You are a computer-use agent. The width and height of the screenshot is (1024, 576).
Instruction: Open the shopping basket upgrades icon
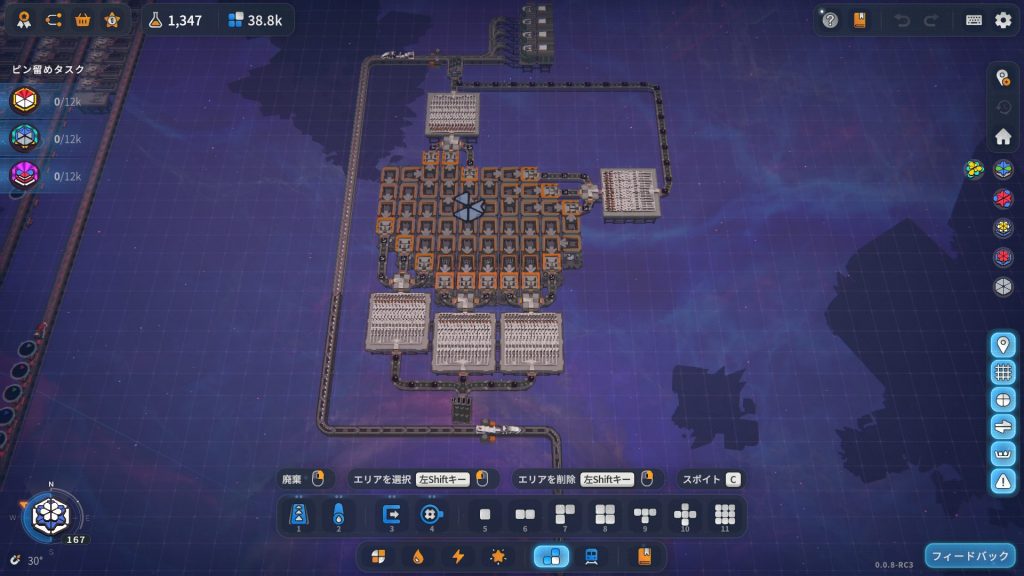[83, 20]
